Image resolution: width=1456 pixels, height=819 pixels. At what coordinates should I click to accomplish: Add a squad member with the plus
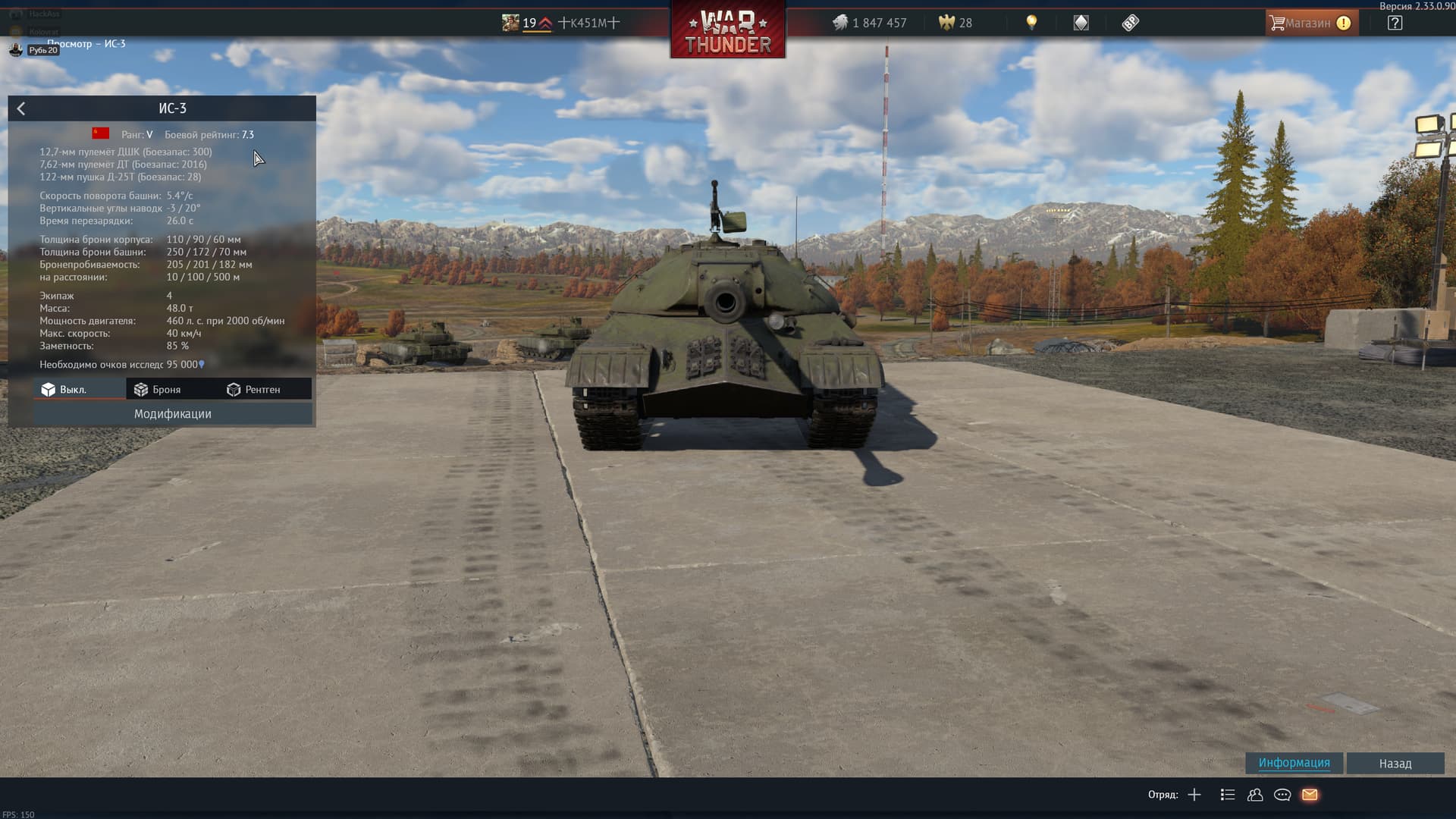tap(1194, 795)
